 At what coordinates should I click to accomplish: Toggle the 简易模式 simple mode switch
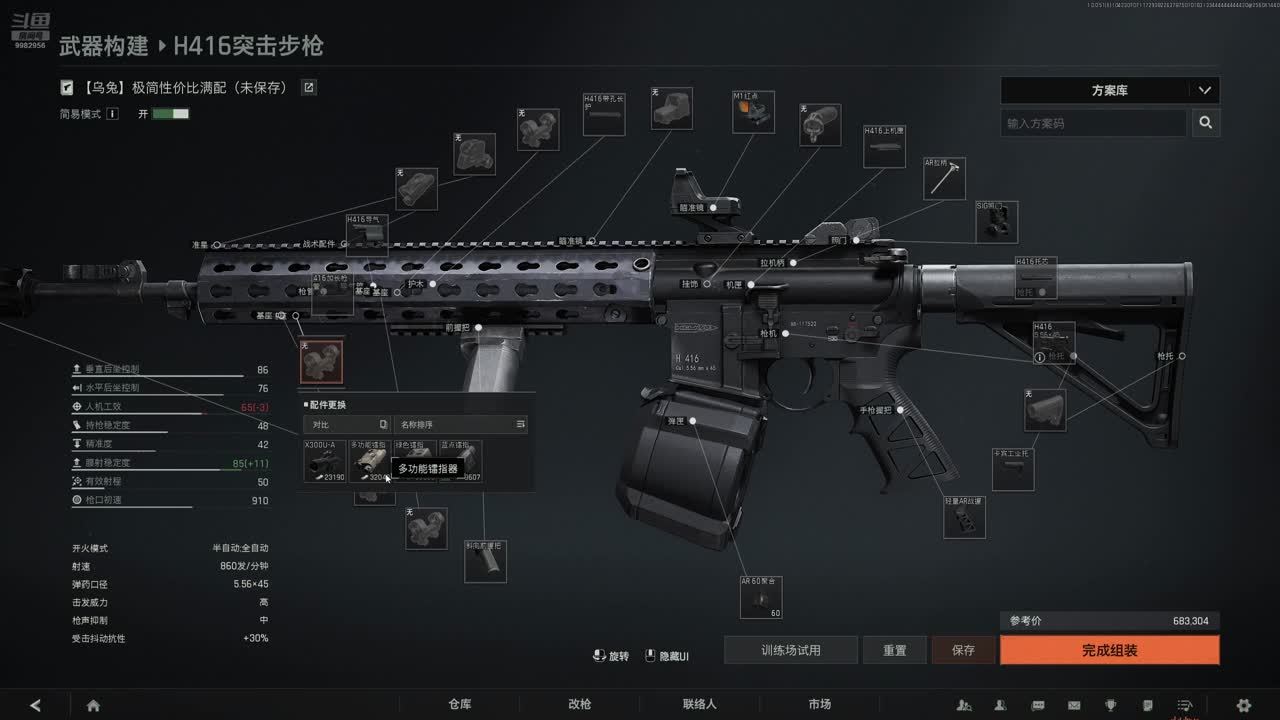pos(170,114)
